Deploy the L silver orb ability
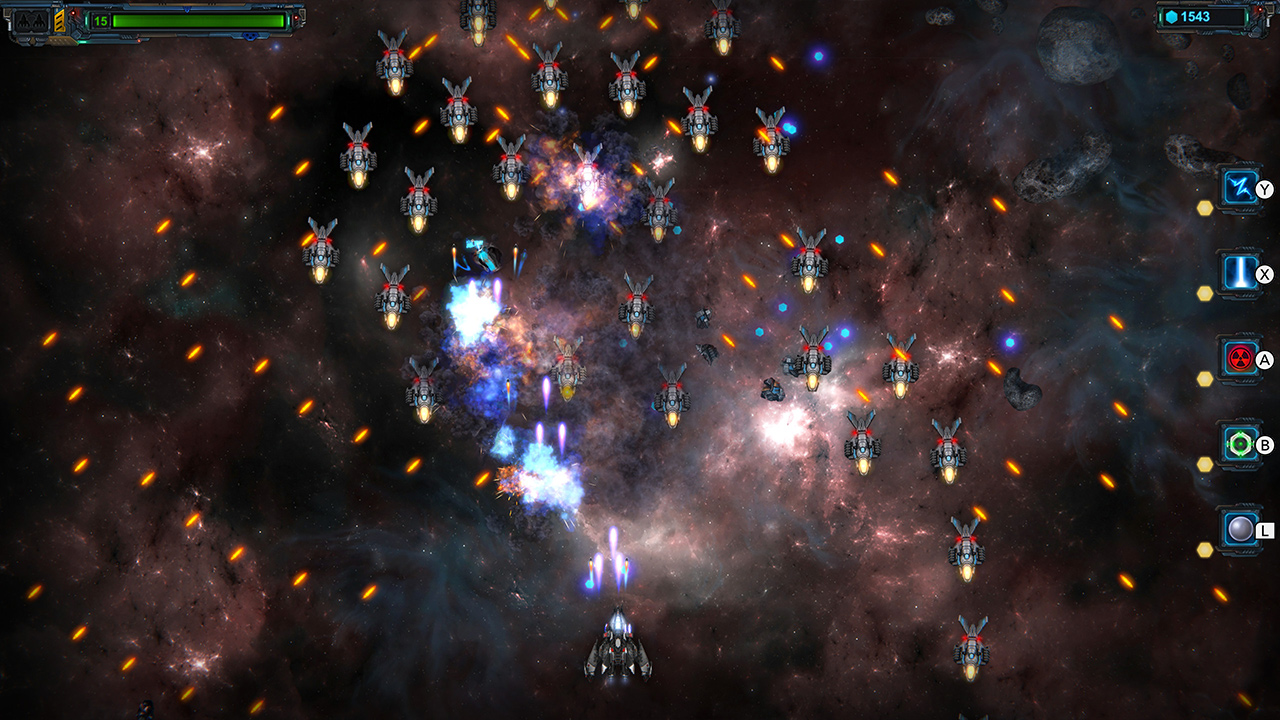The image size is (1280, 720). (x=1240, y=529)
